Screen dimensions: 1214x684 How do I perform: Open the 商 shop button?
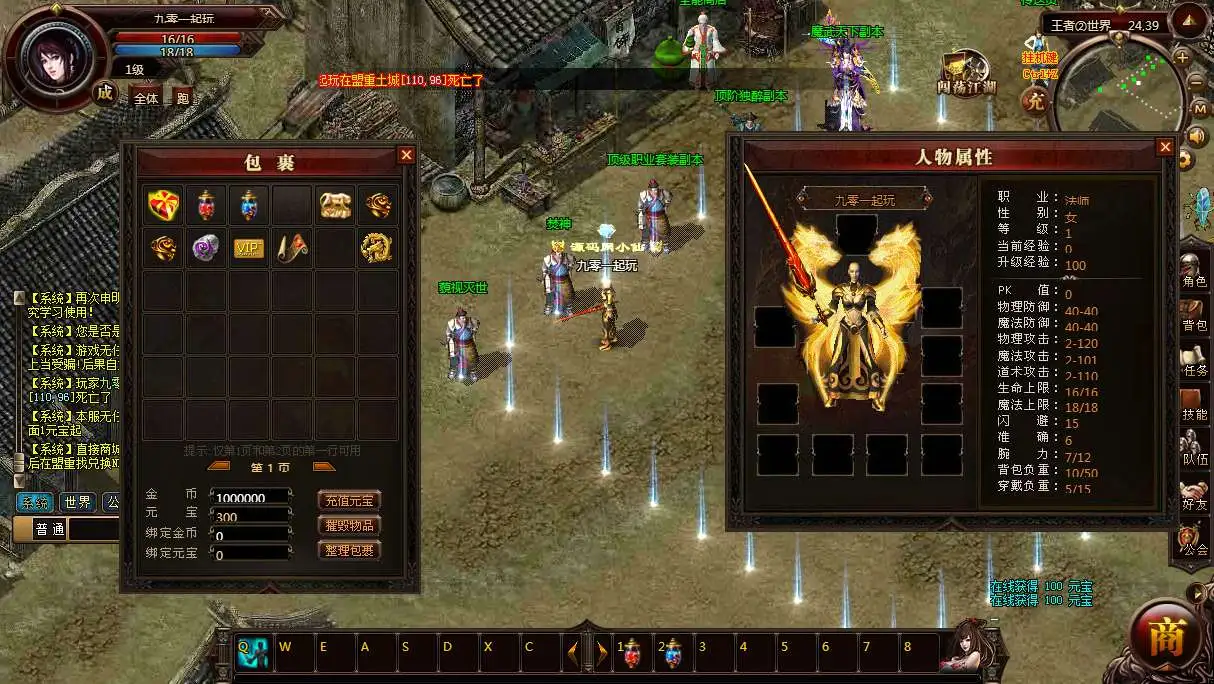1166,637
